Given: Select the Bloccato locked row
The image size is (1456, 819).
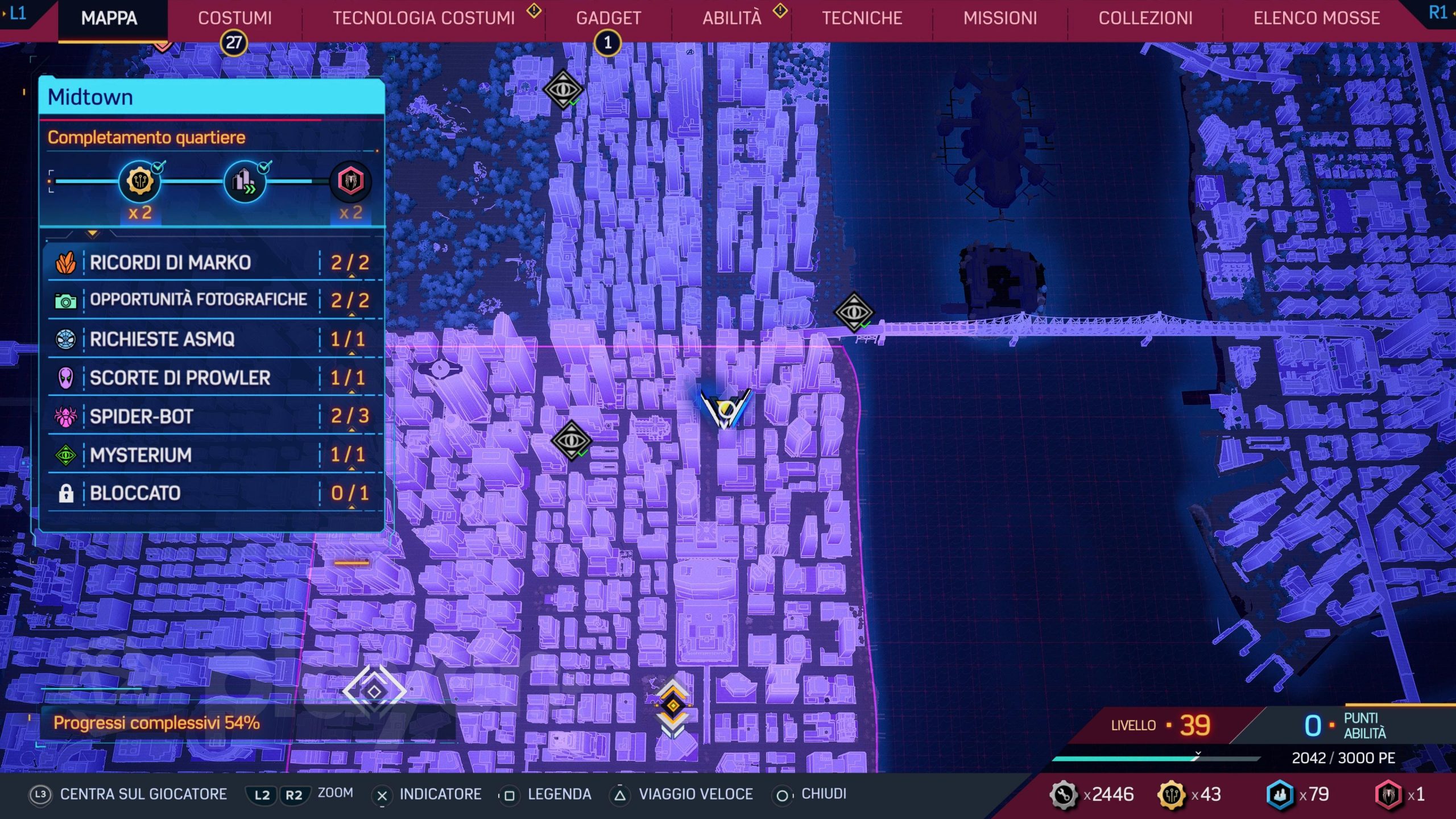Looking at the screenshot, I should coord(212,493).
